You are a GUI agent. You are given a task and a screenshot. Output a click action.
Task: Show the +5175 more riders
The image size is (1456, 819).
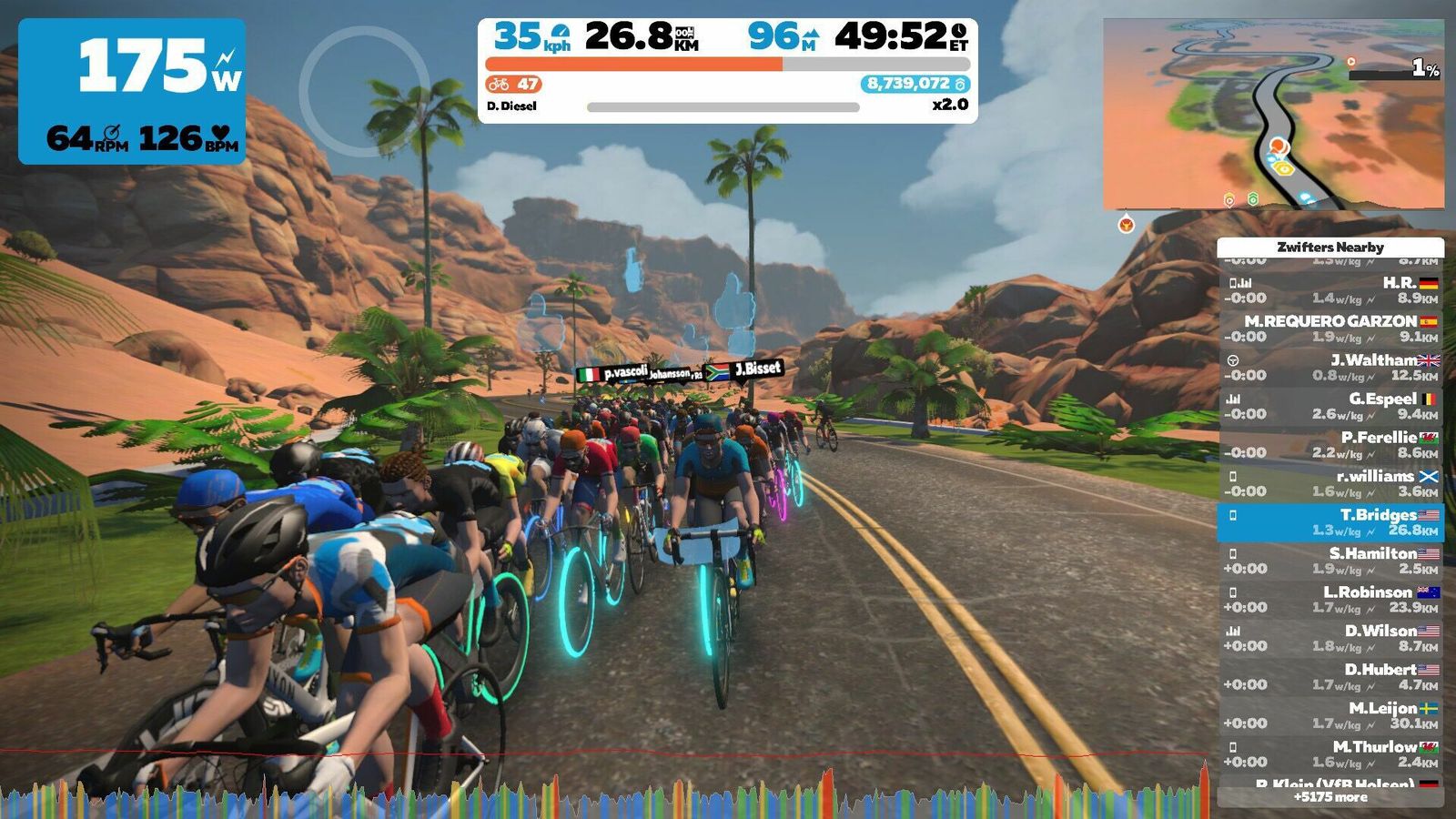[x=1330, y=797]
